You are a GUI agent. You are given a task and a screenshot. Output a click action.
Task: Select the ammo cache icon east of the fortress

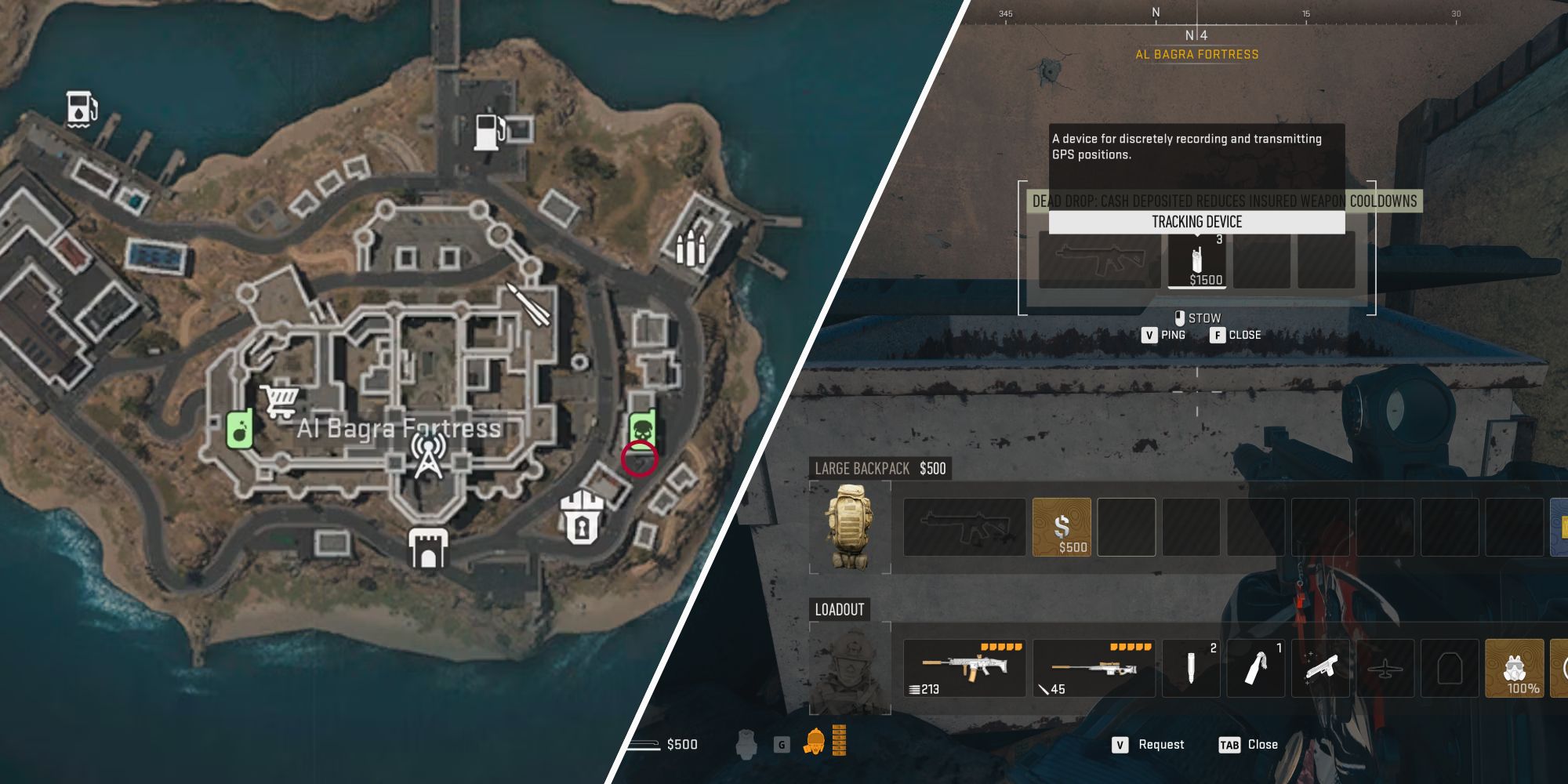tap(690, 247)
